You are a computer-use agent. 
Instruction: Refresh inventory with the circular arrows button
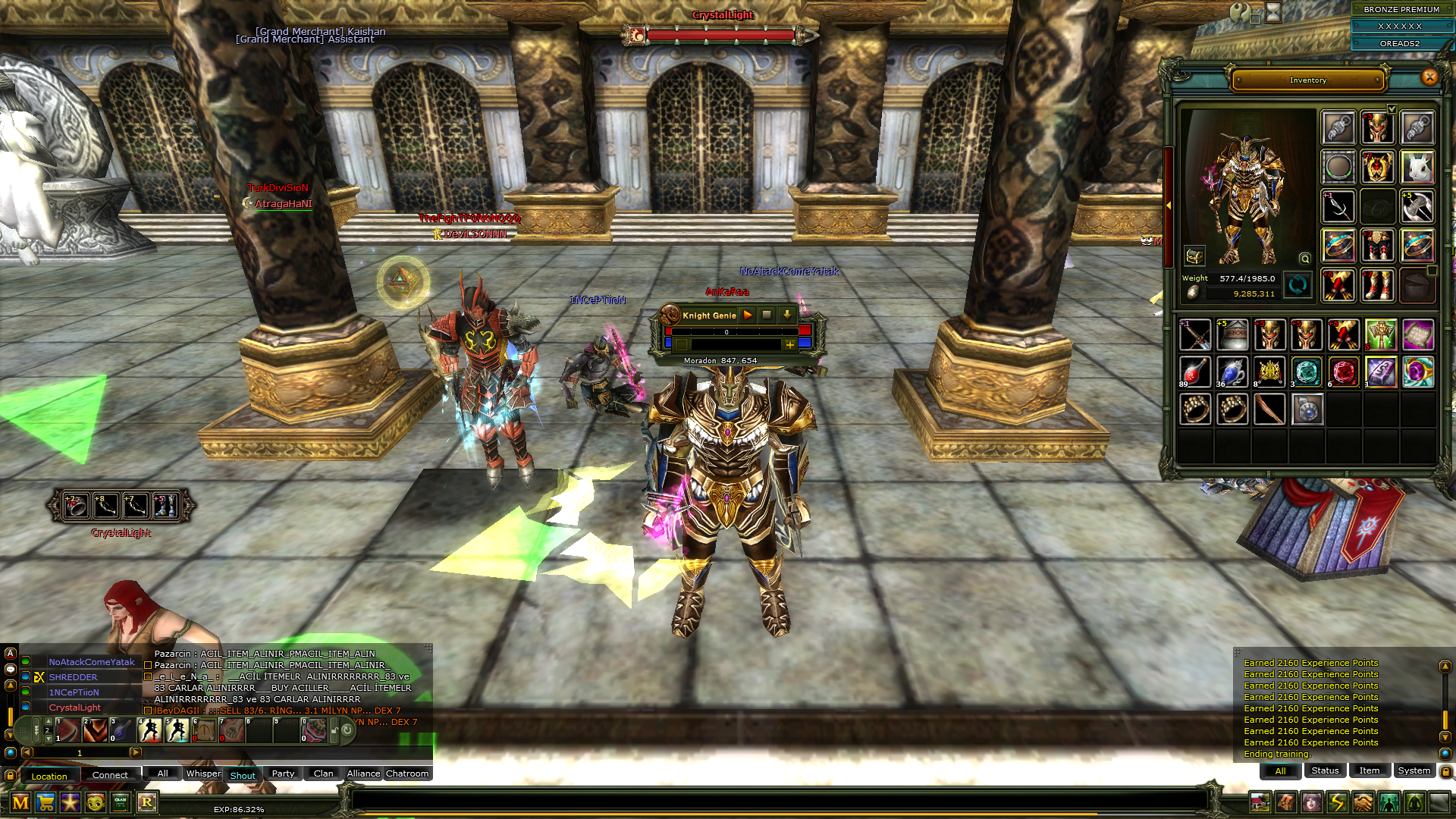[1298, 285]
